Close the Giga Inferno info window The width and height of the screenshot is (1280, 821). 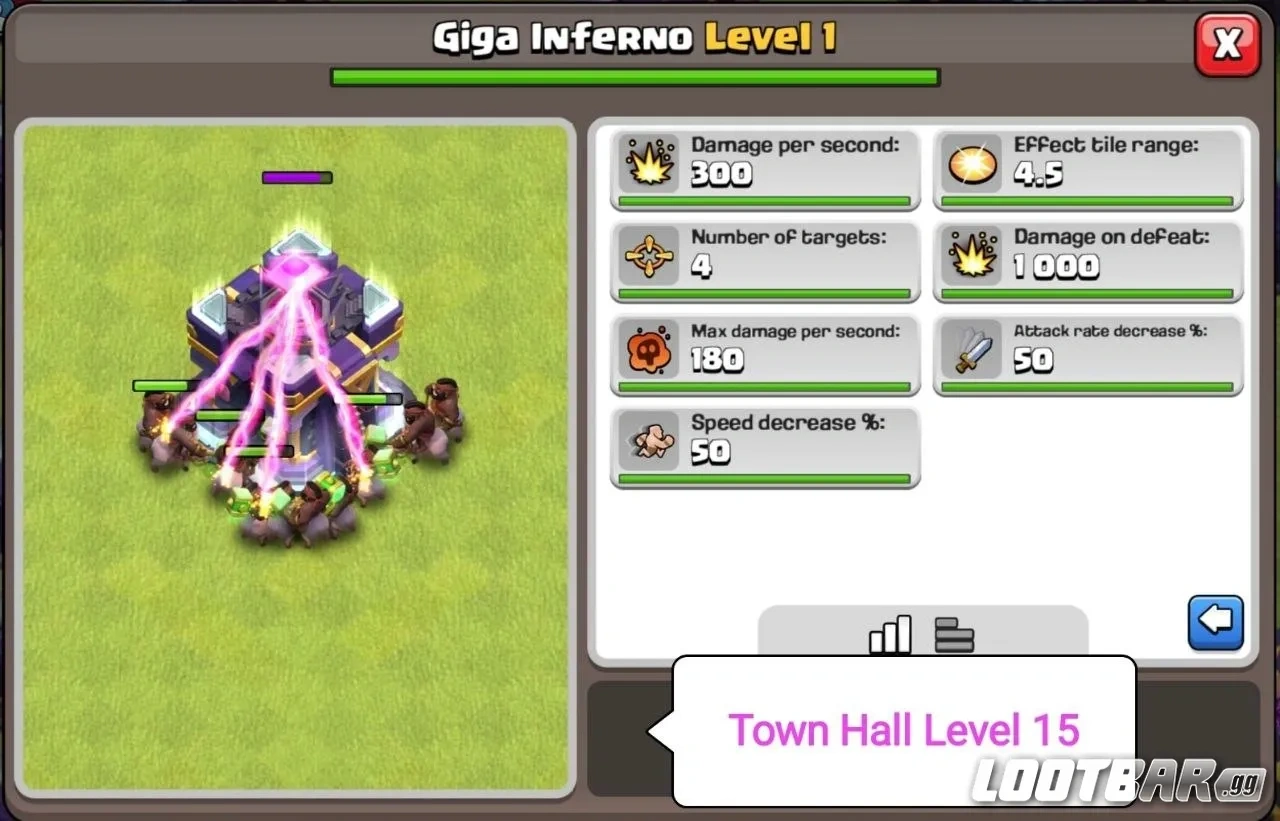(1227, 43)
